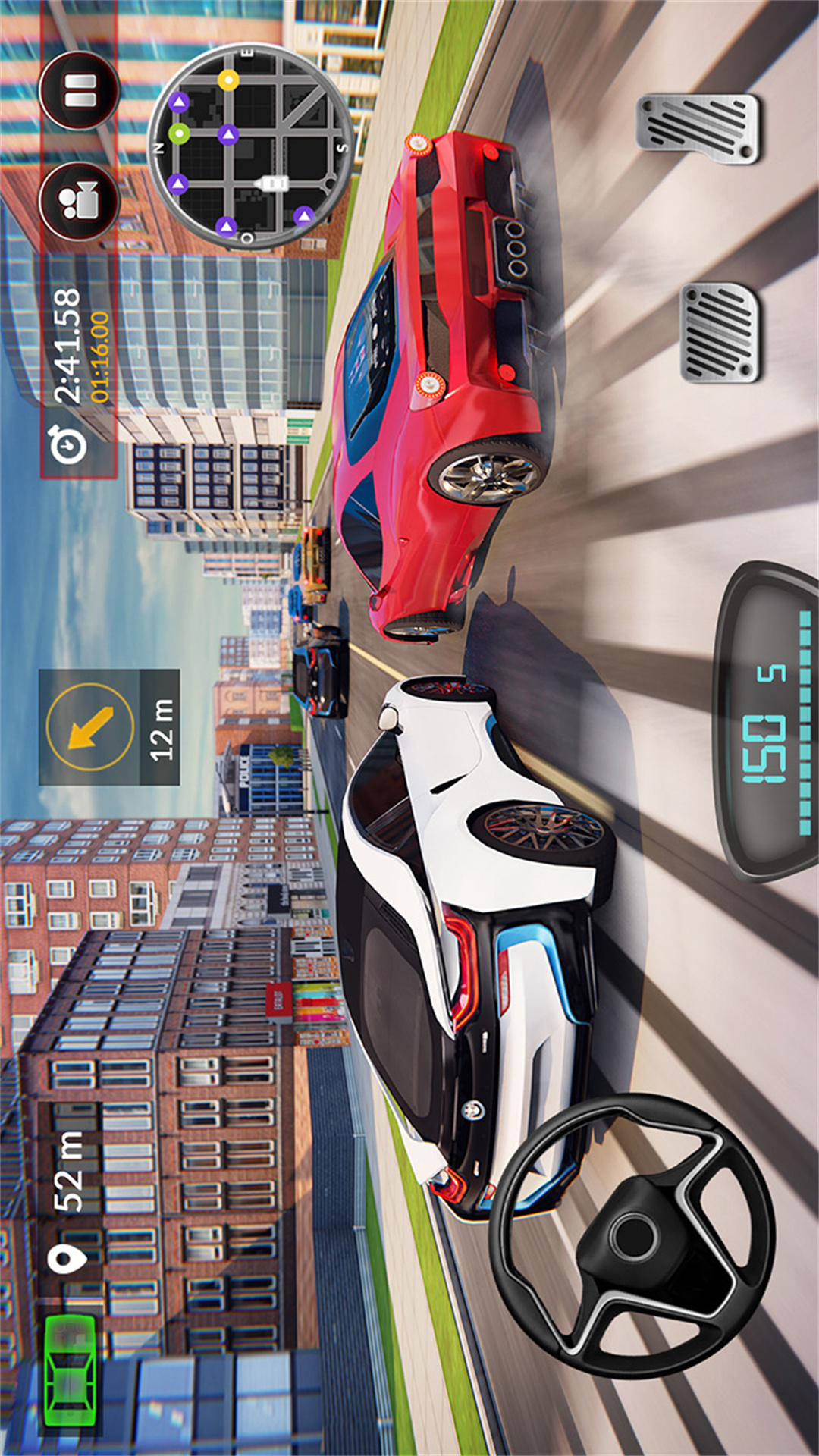The width and height of the screenshot is (819, 1456).
Task: Switch camera view with the camera button
Action: [x=79, y=201]
